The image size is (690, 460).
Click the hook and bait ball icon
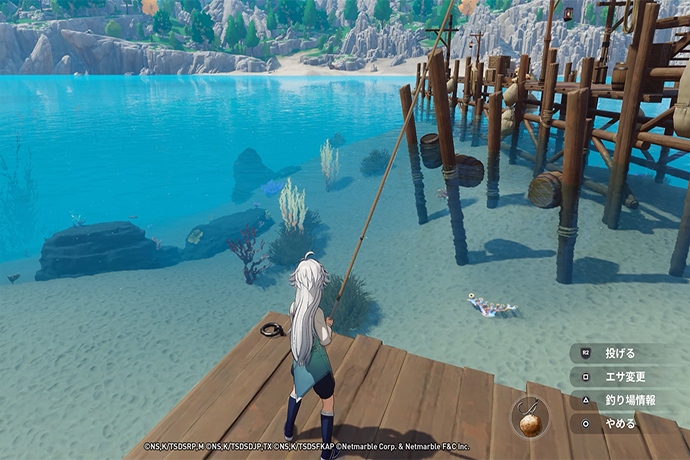(530, 417)
